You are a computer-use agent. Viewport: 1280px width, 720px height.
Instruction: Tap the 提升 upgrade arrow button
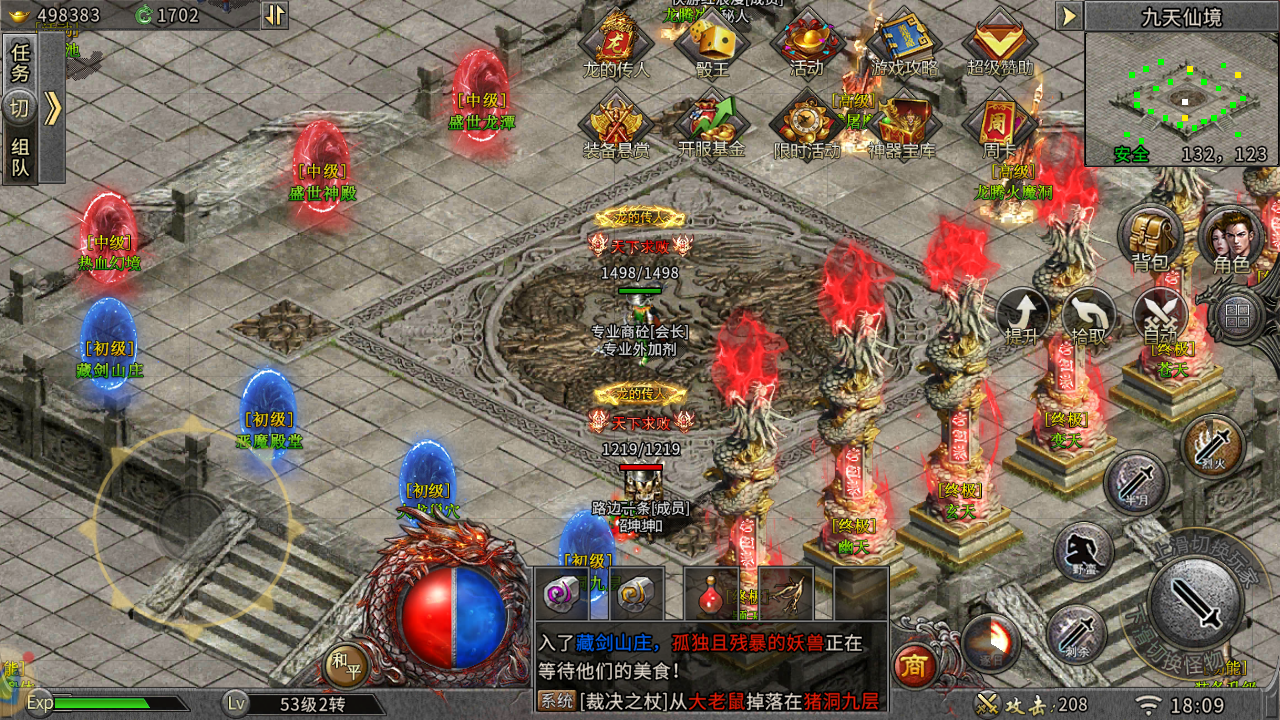[1022, 317]
